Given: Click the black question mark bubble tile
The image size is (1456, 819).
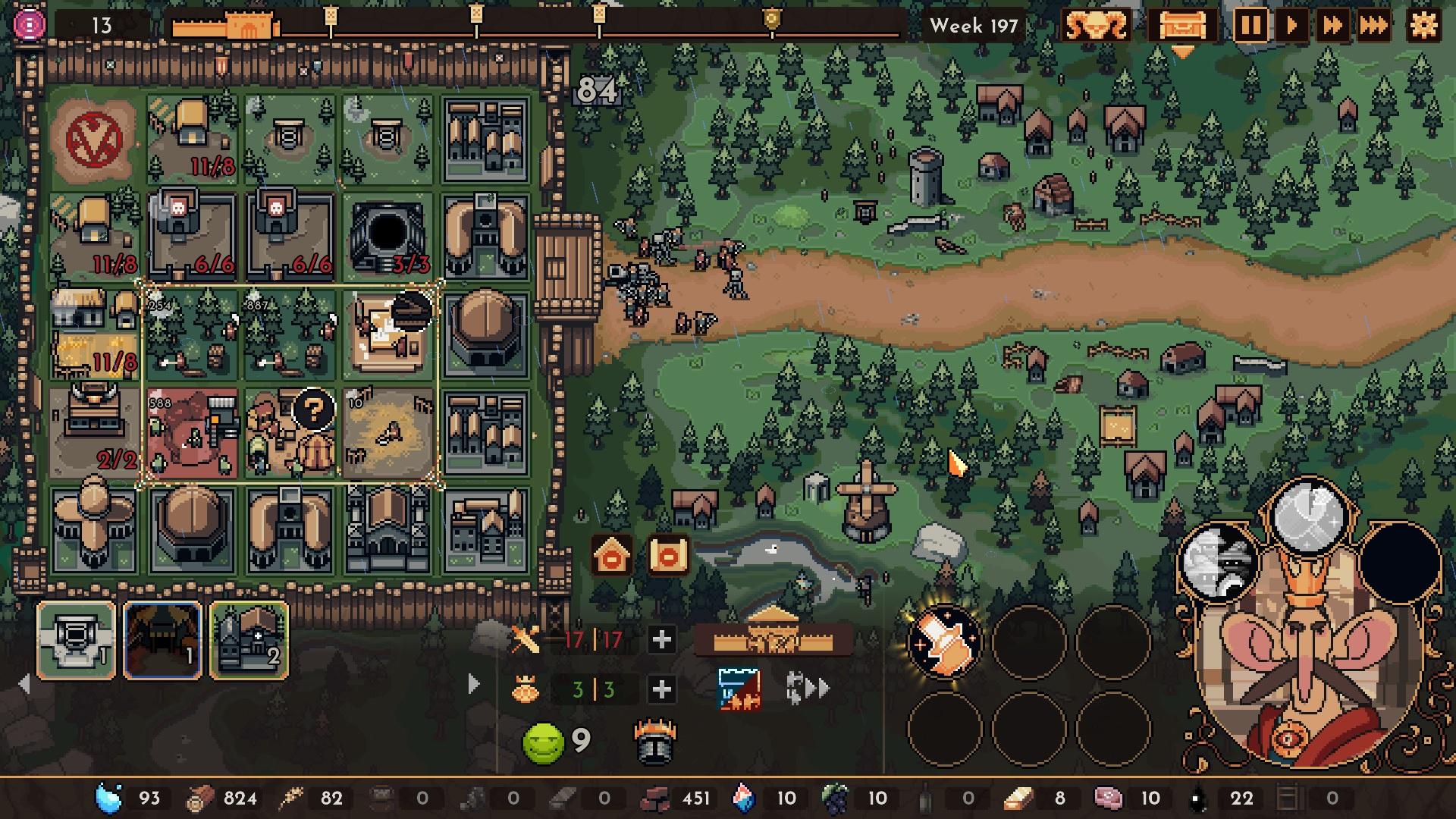Looking at the screenshot, I should (x=312, y=410).
